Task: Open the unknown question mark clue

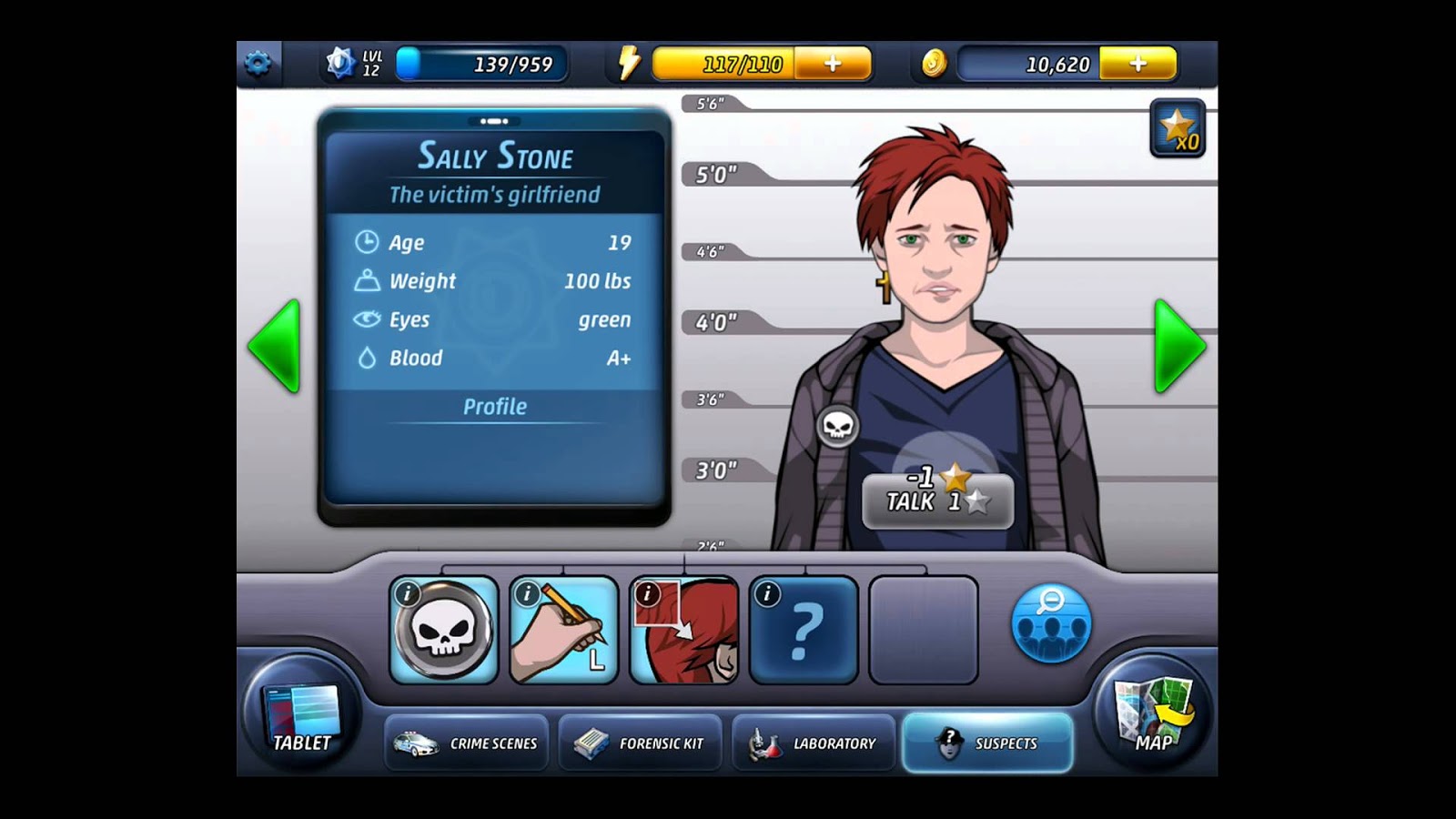Action: (x=804, y=629)
